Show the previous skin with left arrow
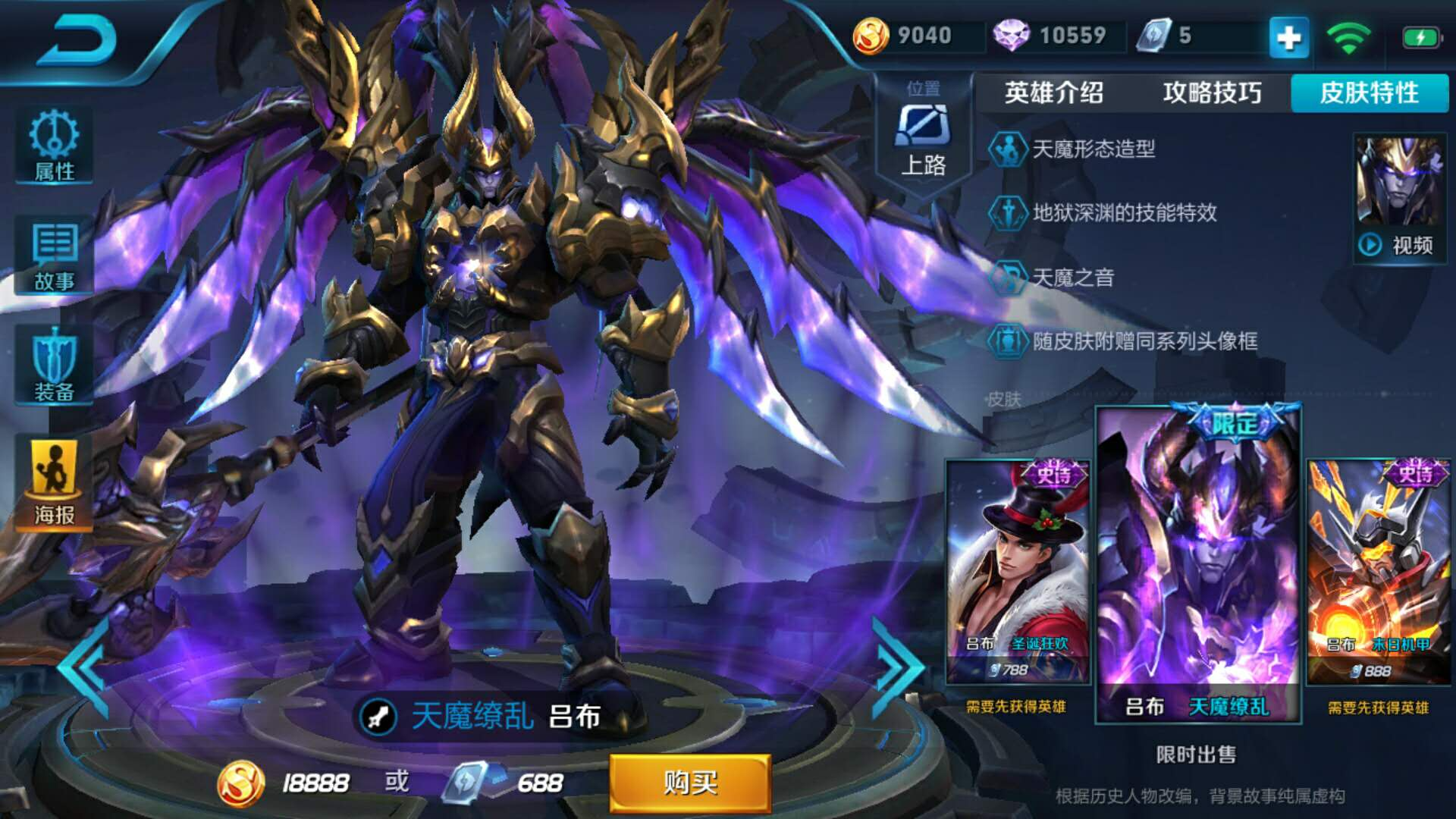 pos(83,667)
